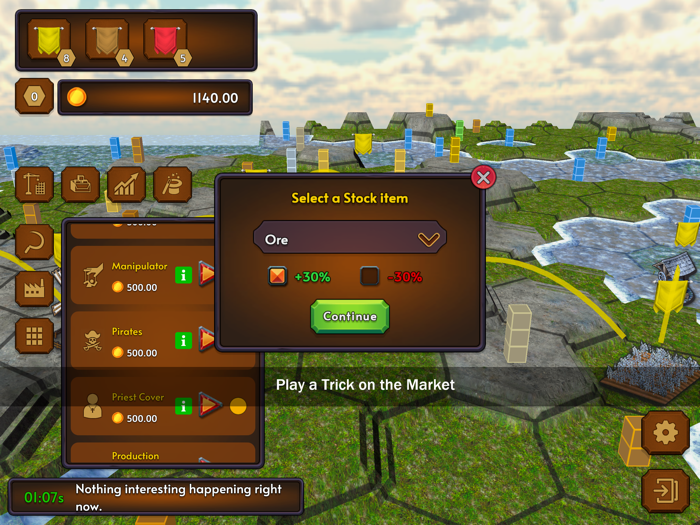This screenshot has width=700, height=525.
Task: Open the magic hat tricks menu
Action: (x=174, y=184)
